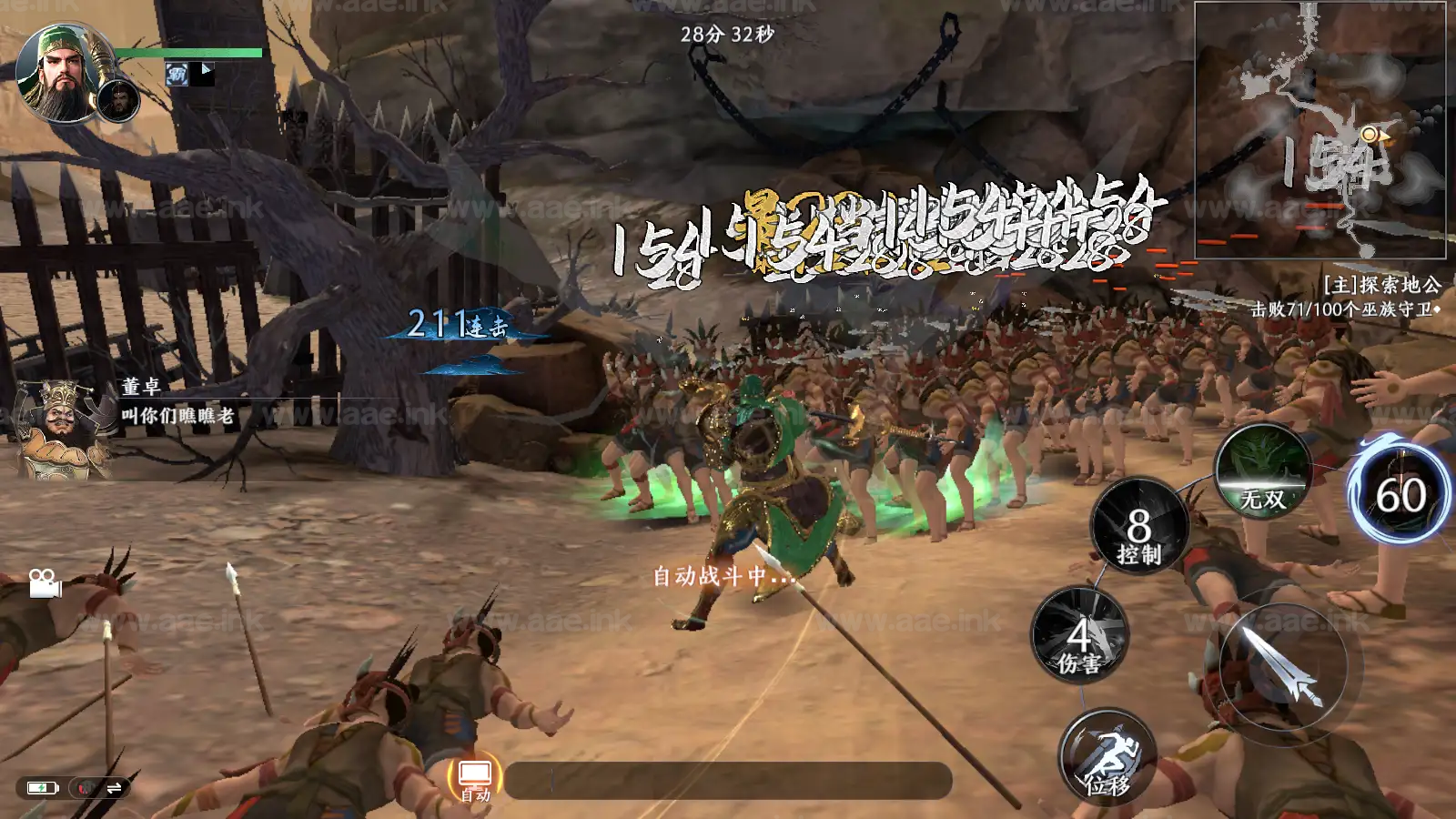Viewport: 1456px width, 819px height.
Task: Click Dong Zhuo's dialogue portrait
Action: (x=62, y=428)
